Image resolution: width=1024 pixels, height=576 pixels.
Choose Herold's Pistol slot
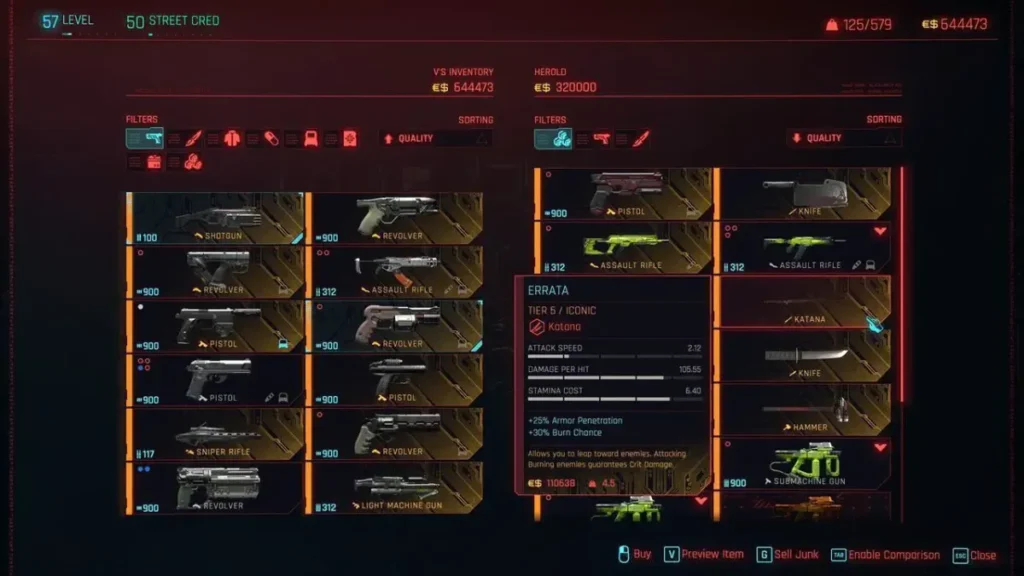click(x=627, y=194)
